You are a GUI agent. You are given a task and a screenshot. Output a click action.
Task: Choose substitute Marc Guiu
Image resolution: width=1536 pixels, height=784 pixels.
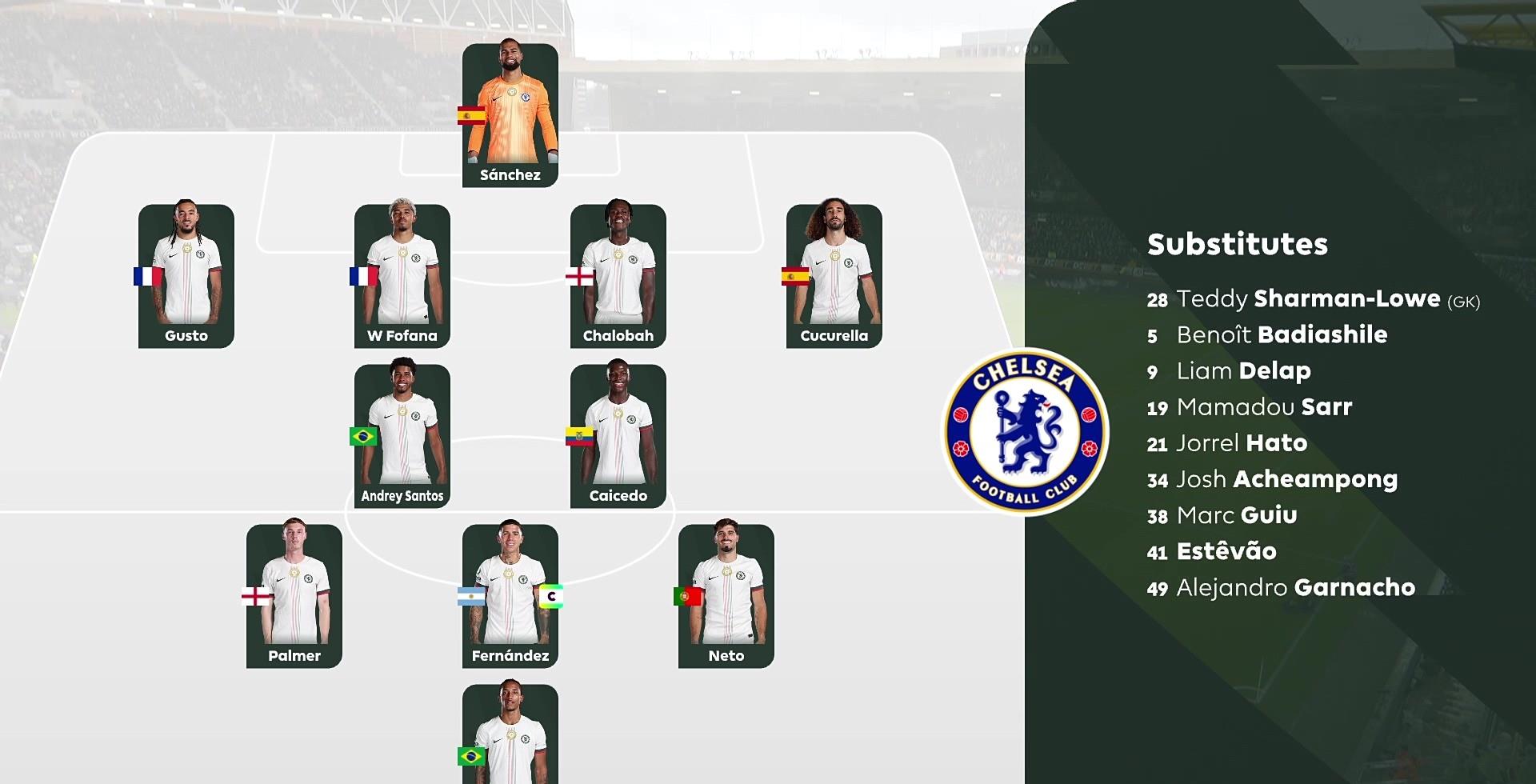coord(1236,515)
